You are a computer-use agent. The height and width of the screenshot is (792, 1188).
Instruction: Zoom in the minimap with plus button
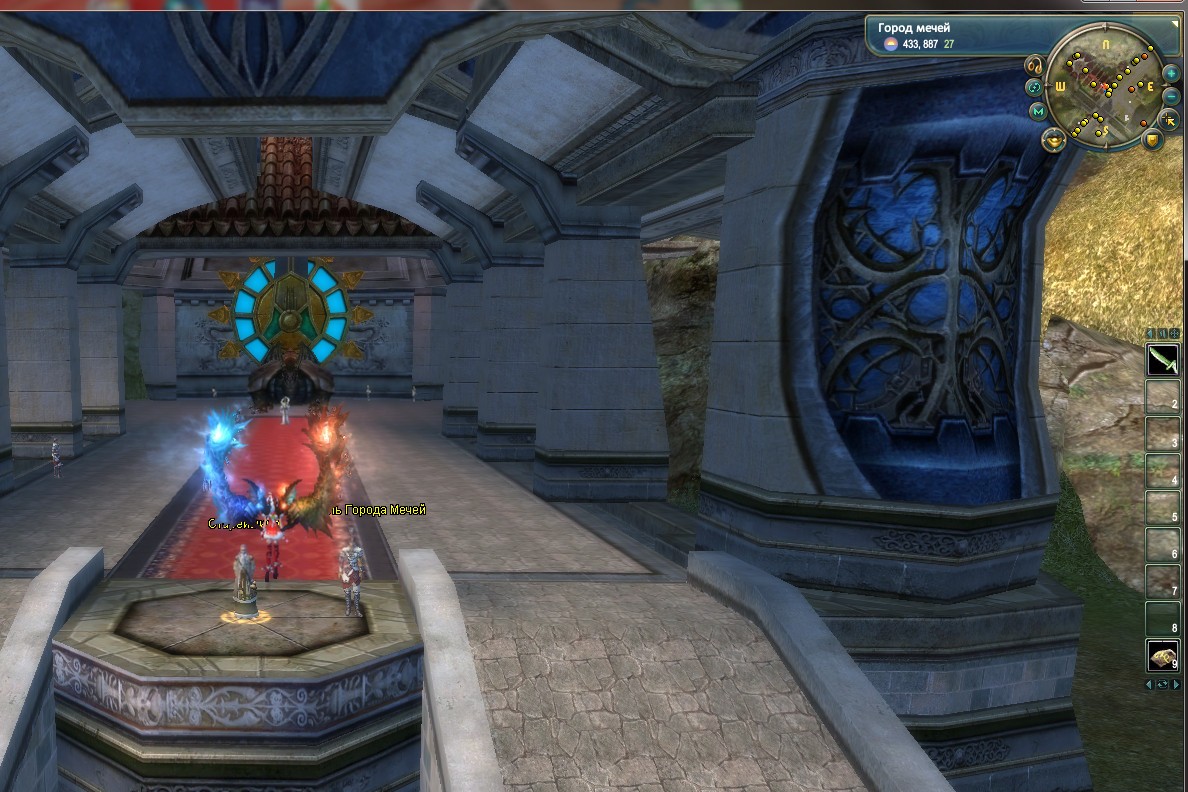pos(1171,74)
